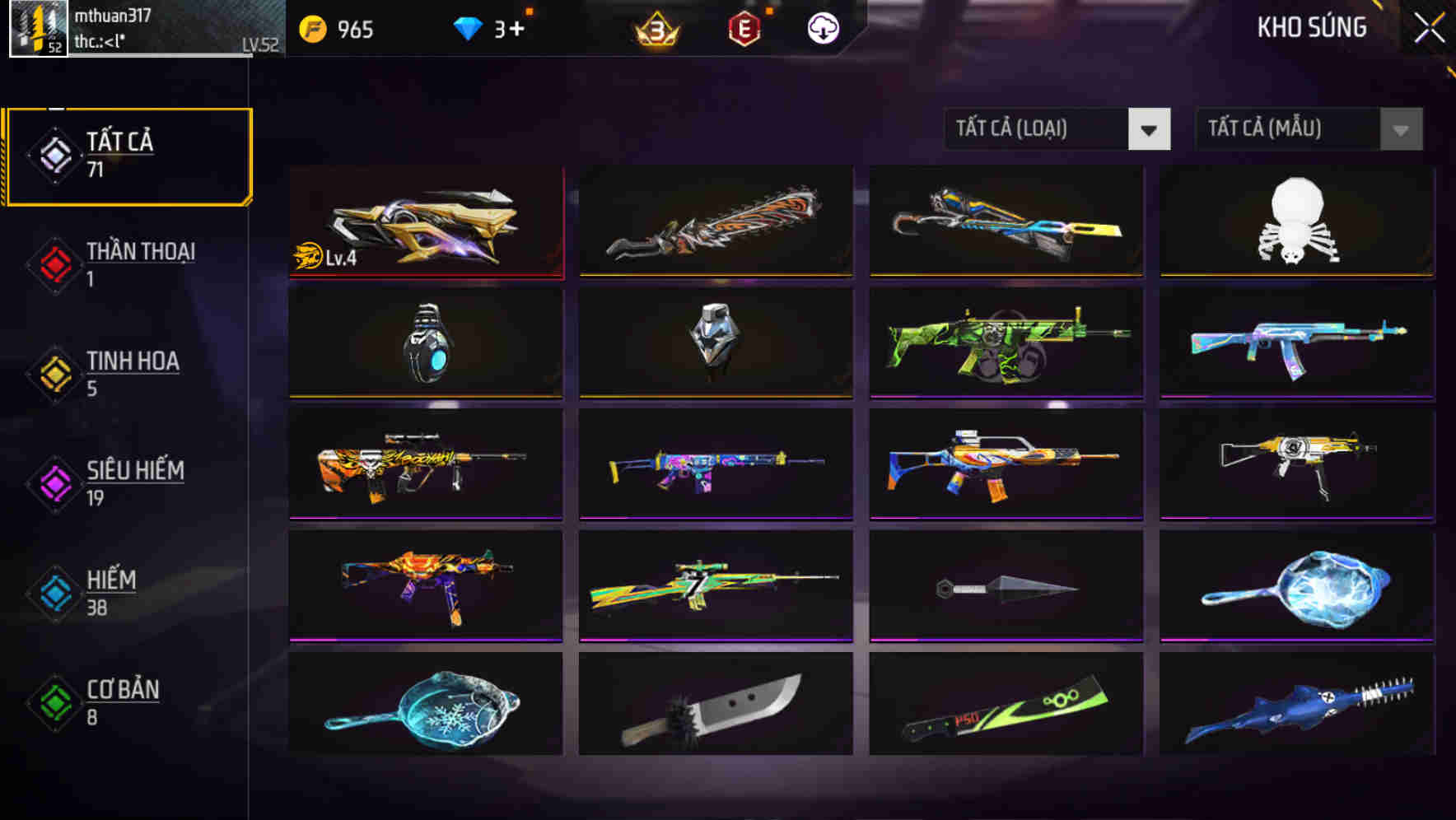Select the blue Hiếm rarity icon
1456x820 pixels.
[53, 592]
